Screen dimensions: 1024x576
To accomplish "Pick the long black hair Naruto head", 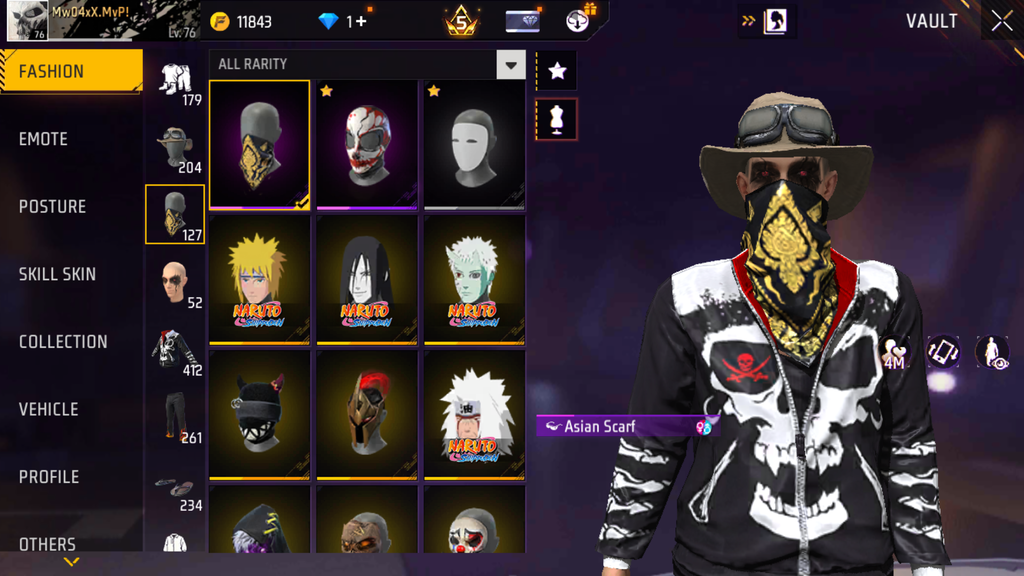I will point(367,280).
